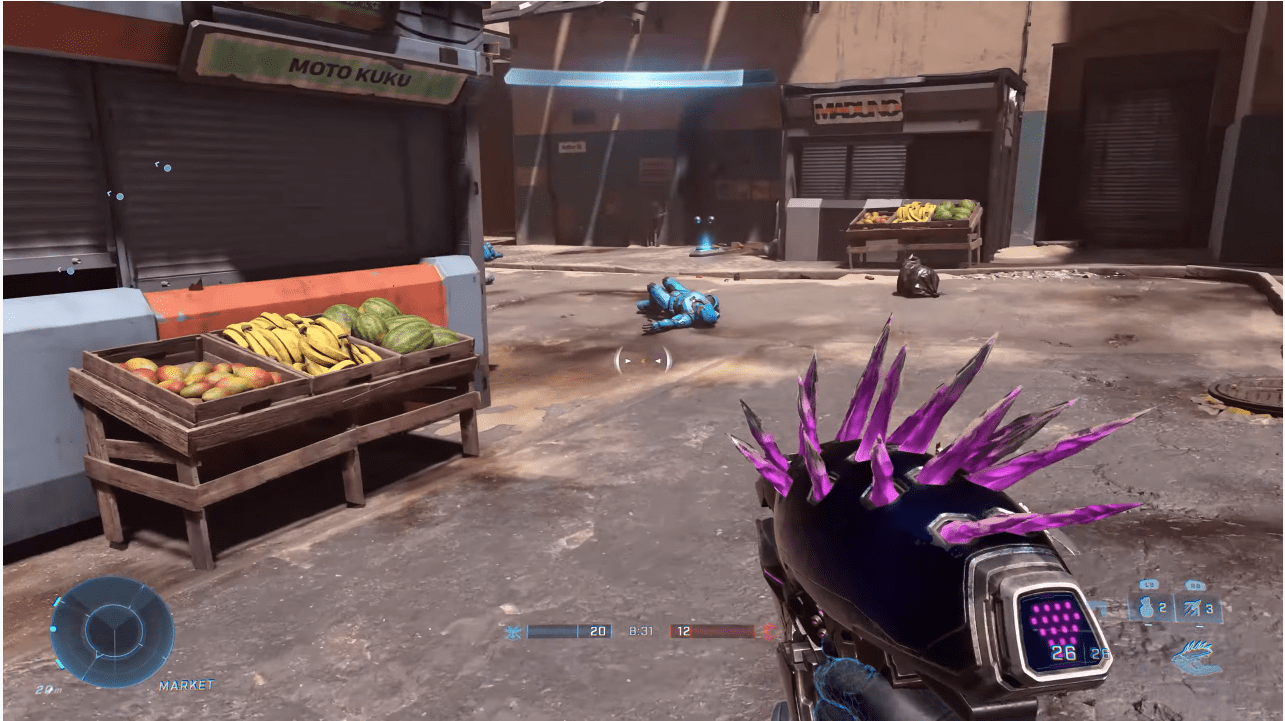Switch to the holstered secondary weapon icon
This screenshot has height=721, width=1285.
(1196, 656)
